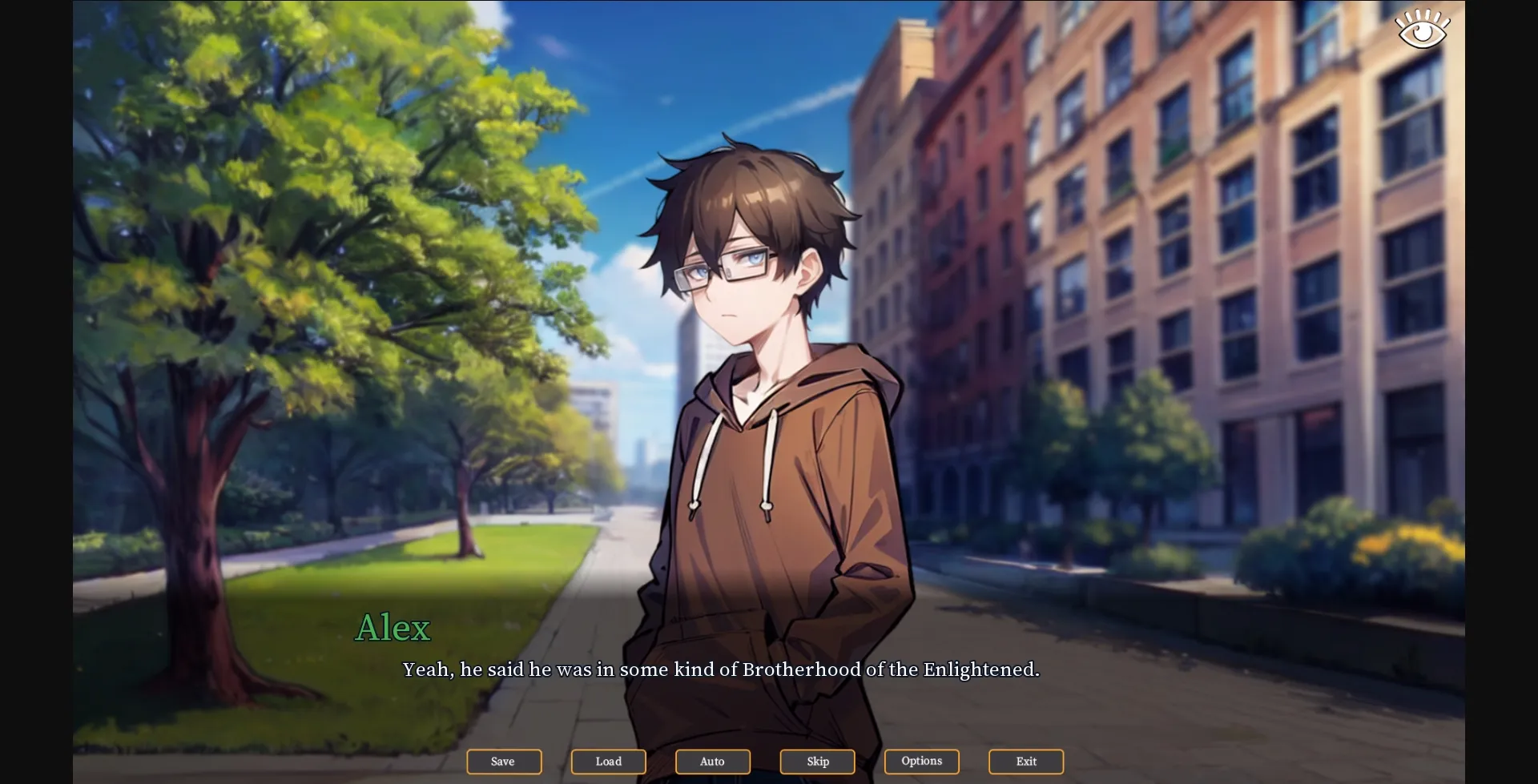Exit the game
Screen dimensions: 1538x784
pos(1025,762)
